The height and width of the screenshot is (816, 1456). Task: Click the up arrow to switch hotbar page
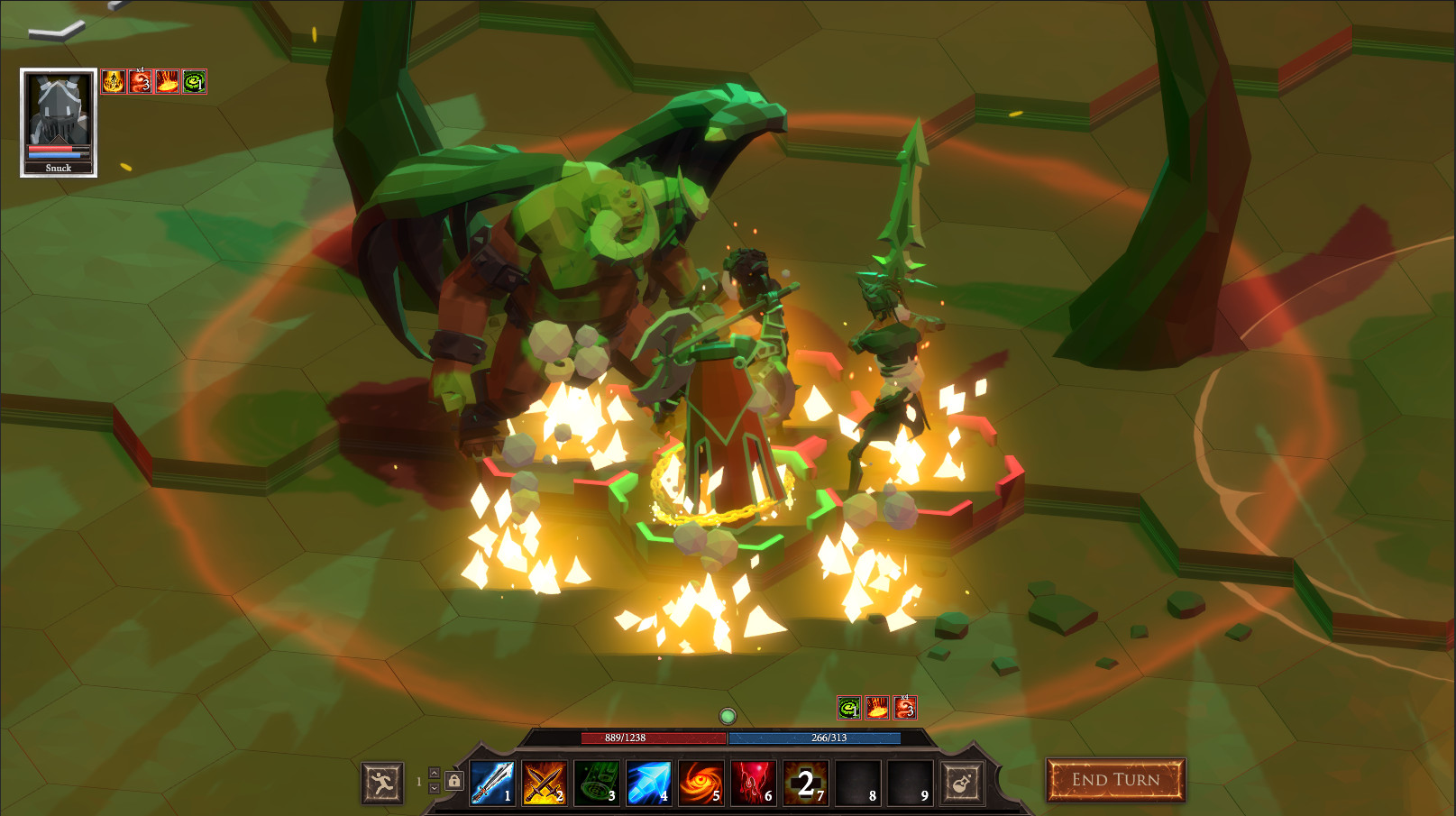pos(435,773)
